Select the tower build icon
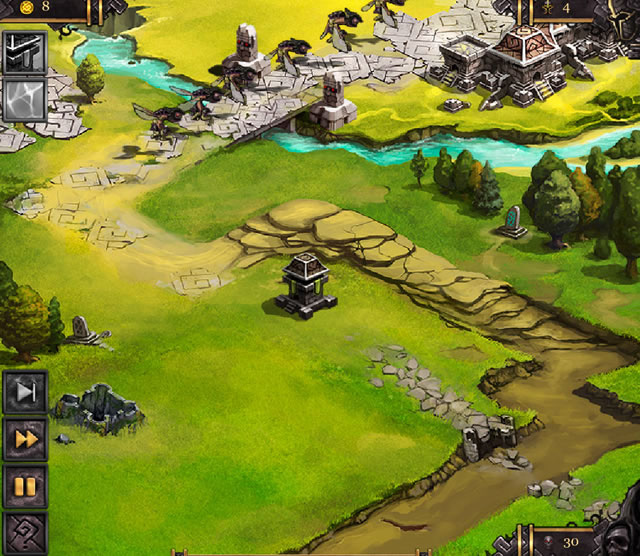 tap(23, 53)
